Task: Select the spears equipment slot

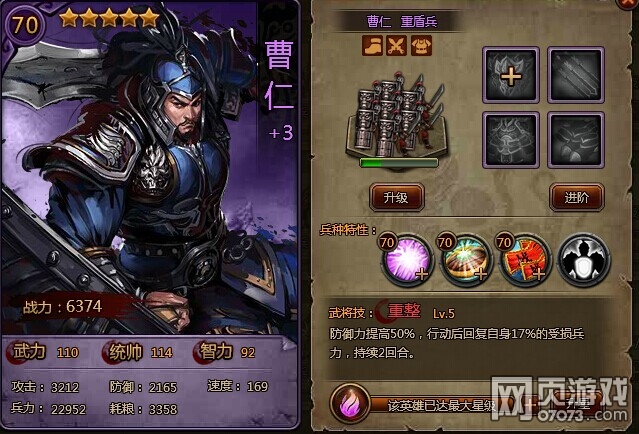Action: (576, 75)
